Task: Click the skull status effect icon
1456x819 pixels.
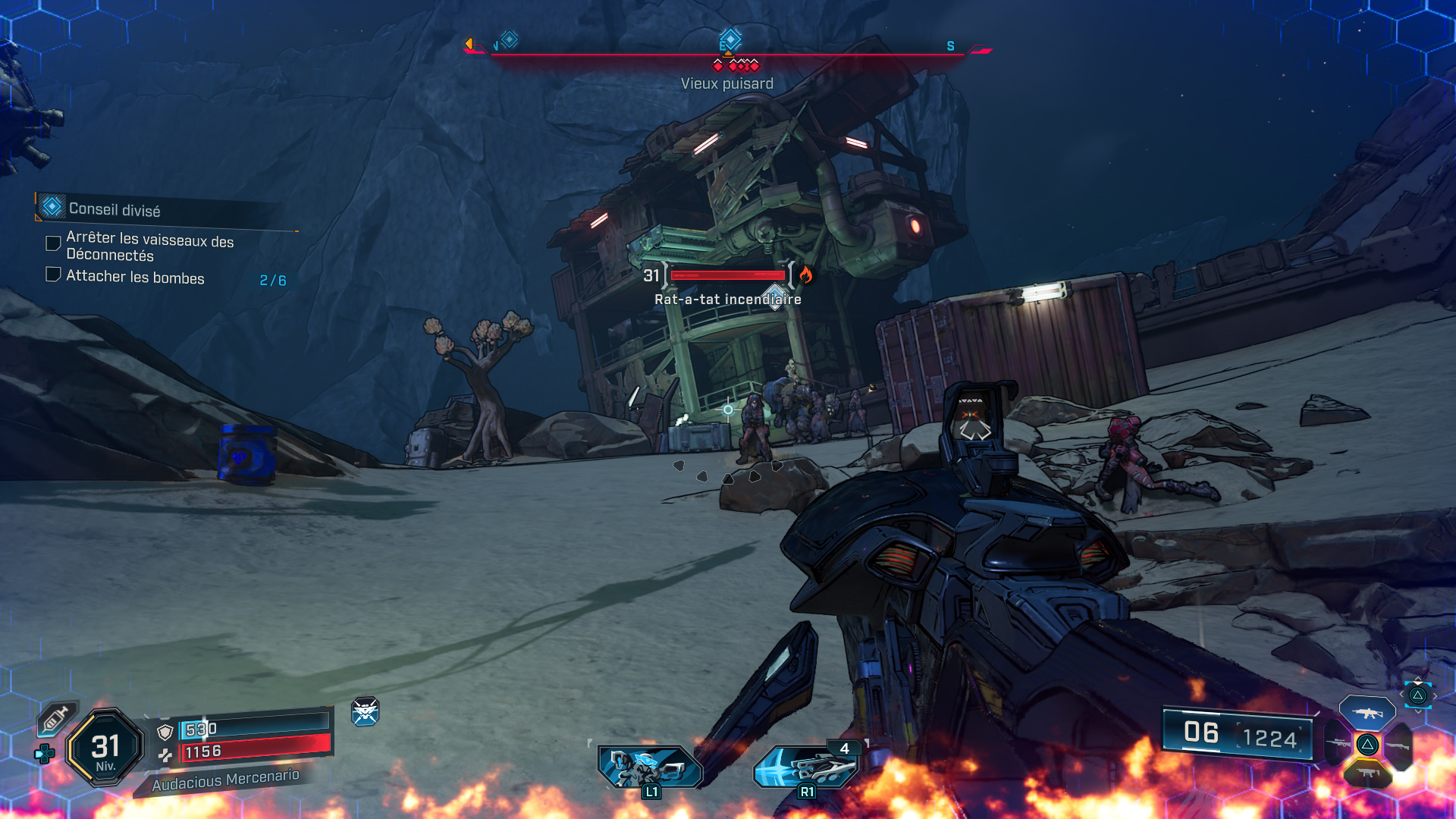Action: (x=365, y=711)
